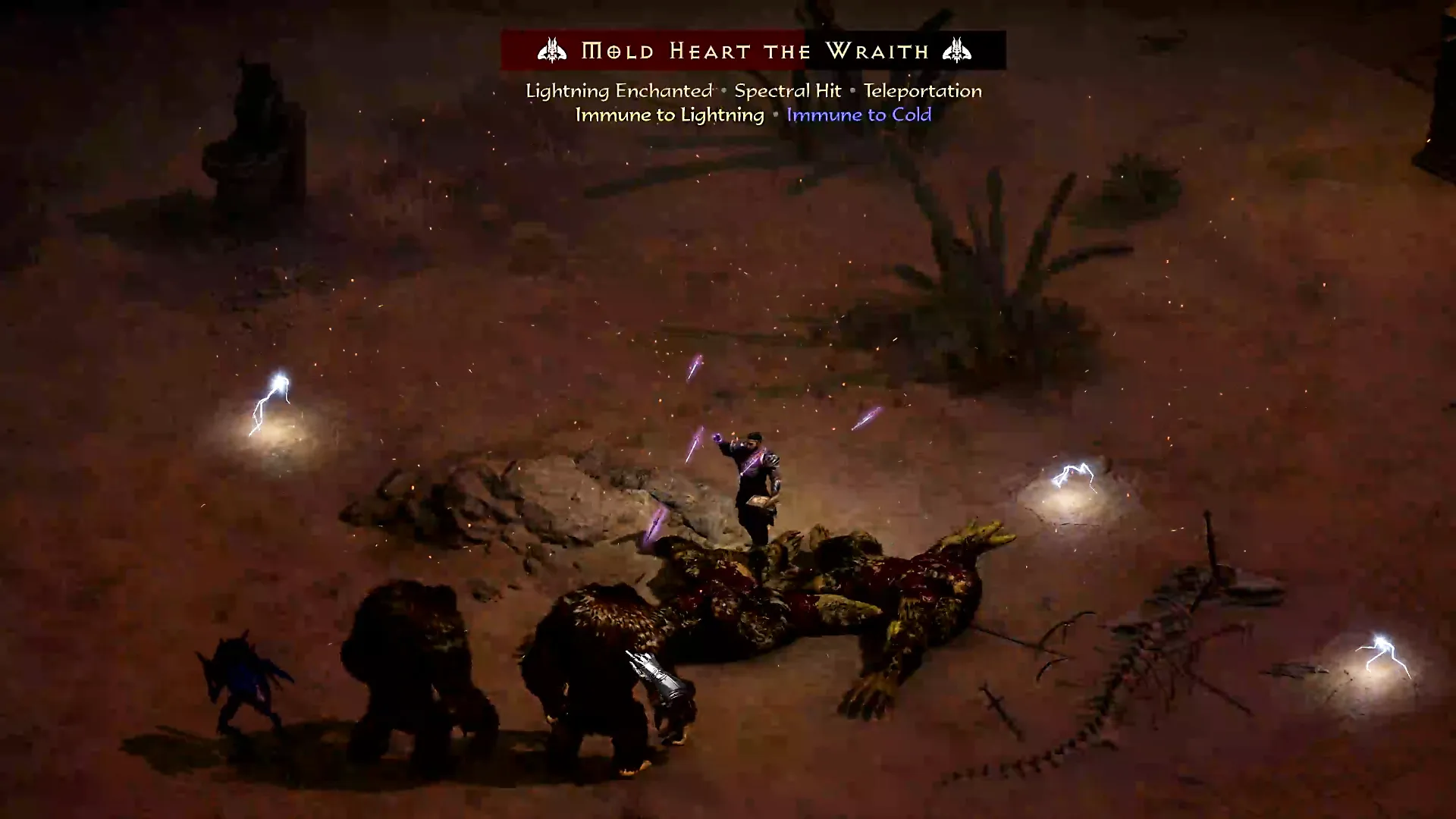Select the Immune to Cold modifier text
The width and height of the screenshot is (1456, 819).
pyautogui.click(x=858, y=115)
